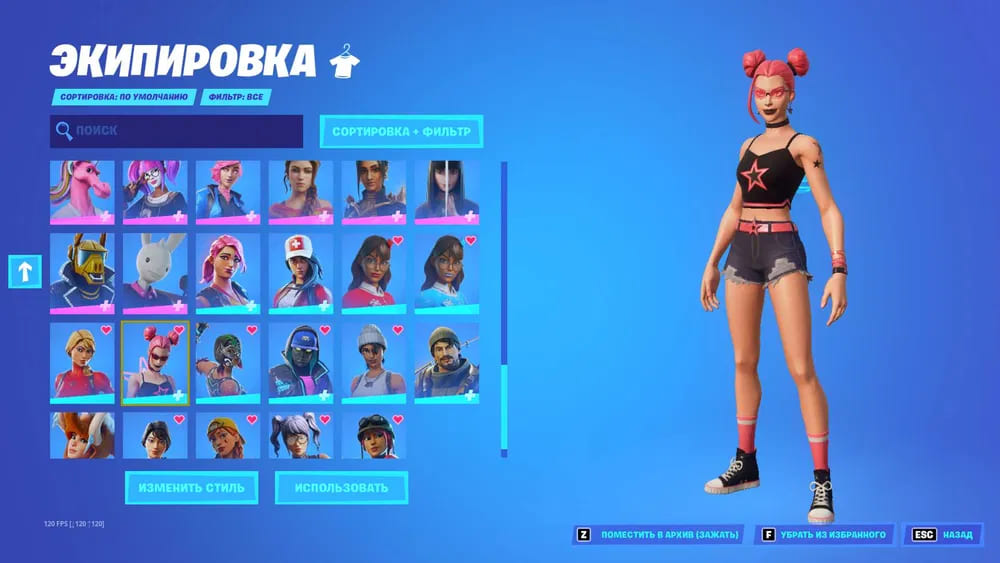Image resolution: width=1000 pixels, height=563 pixels.
Task: Click the ИЗМЕНИТЬ СТИЛЬ button
Action: coord(191,488)
